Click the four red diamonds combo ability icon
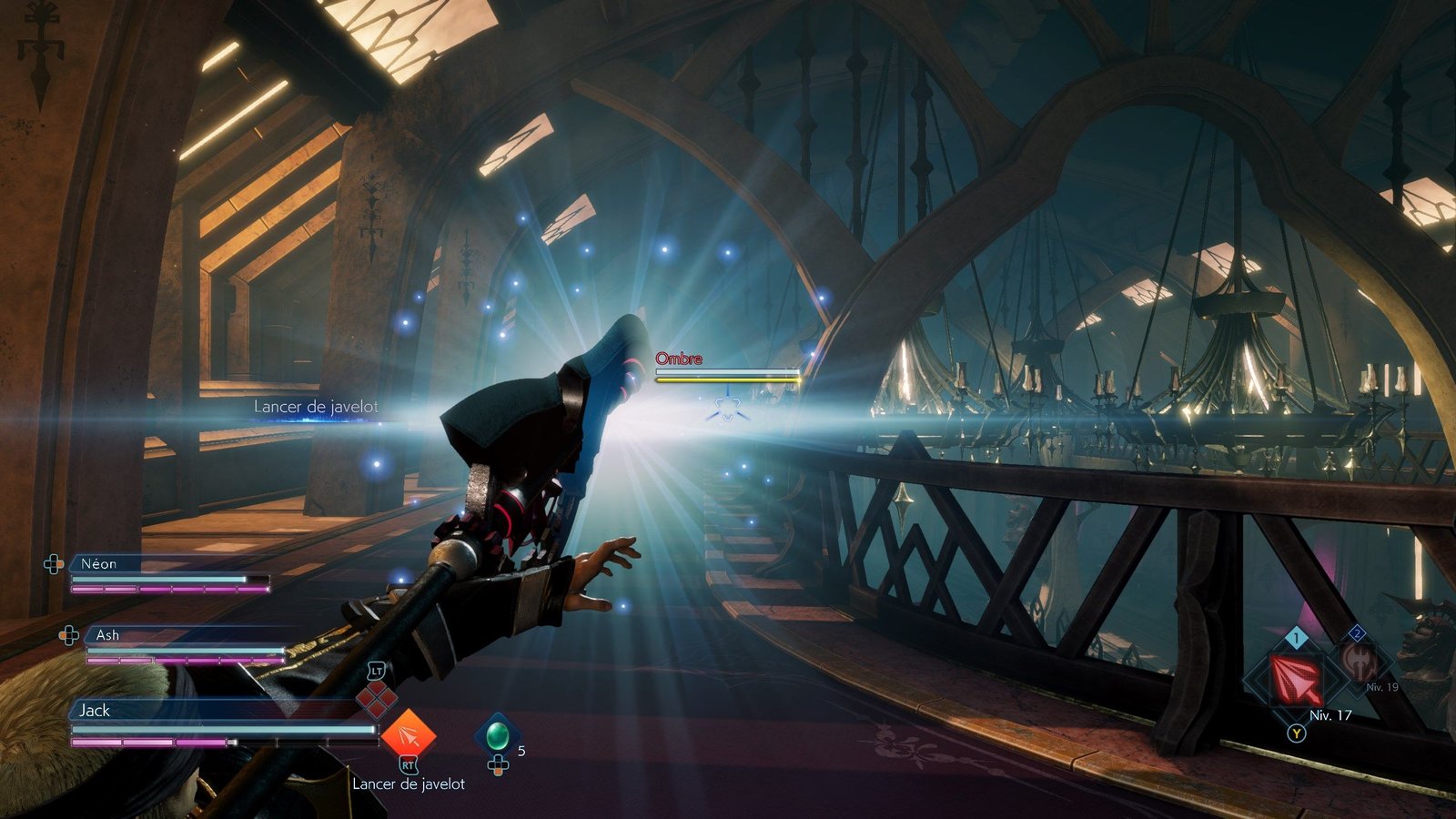The image size is (1456, 819). 376,699
